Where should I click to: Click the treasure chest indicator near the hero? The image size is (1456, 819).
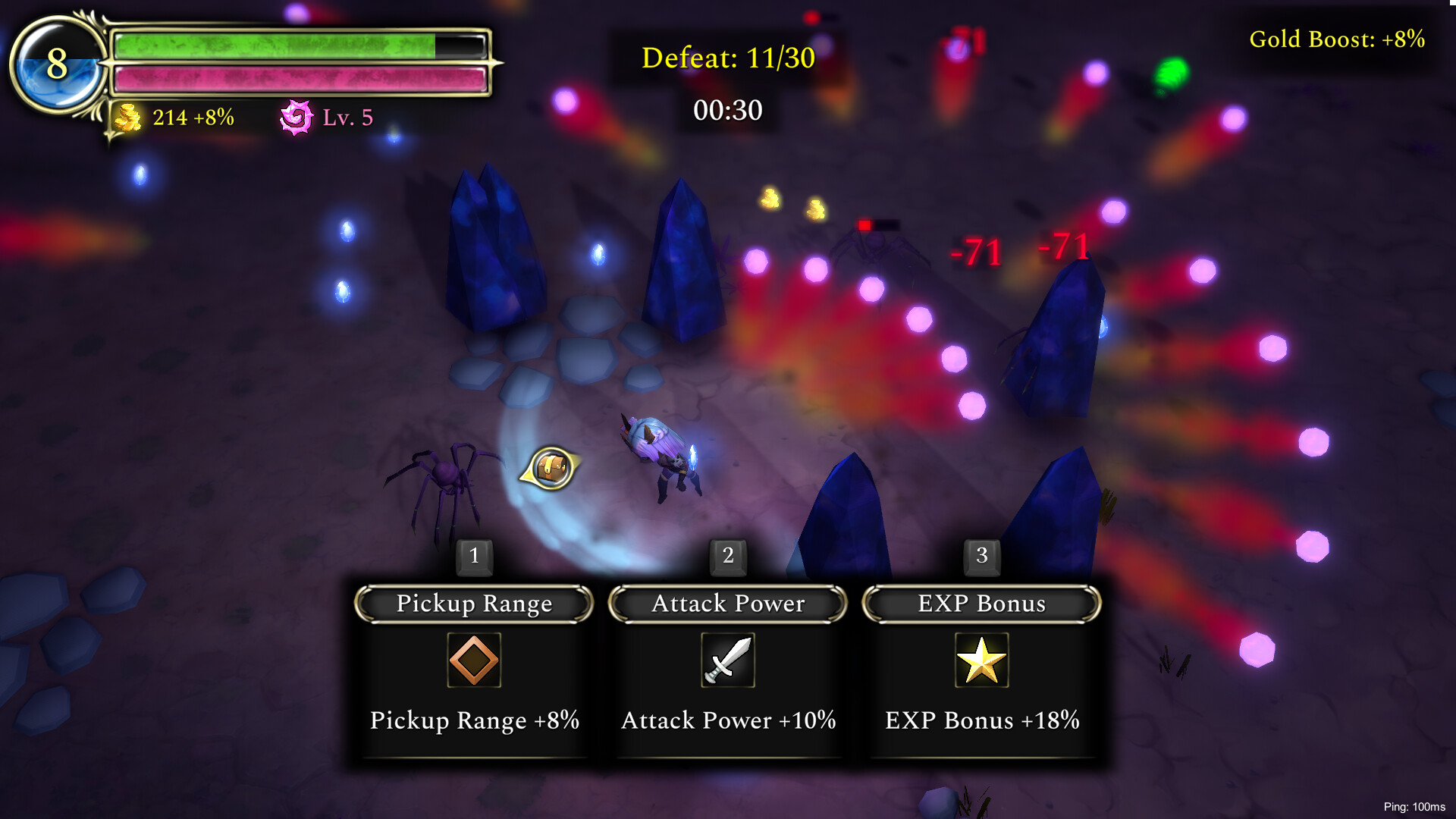coord(551,466)
